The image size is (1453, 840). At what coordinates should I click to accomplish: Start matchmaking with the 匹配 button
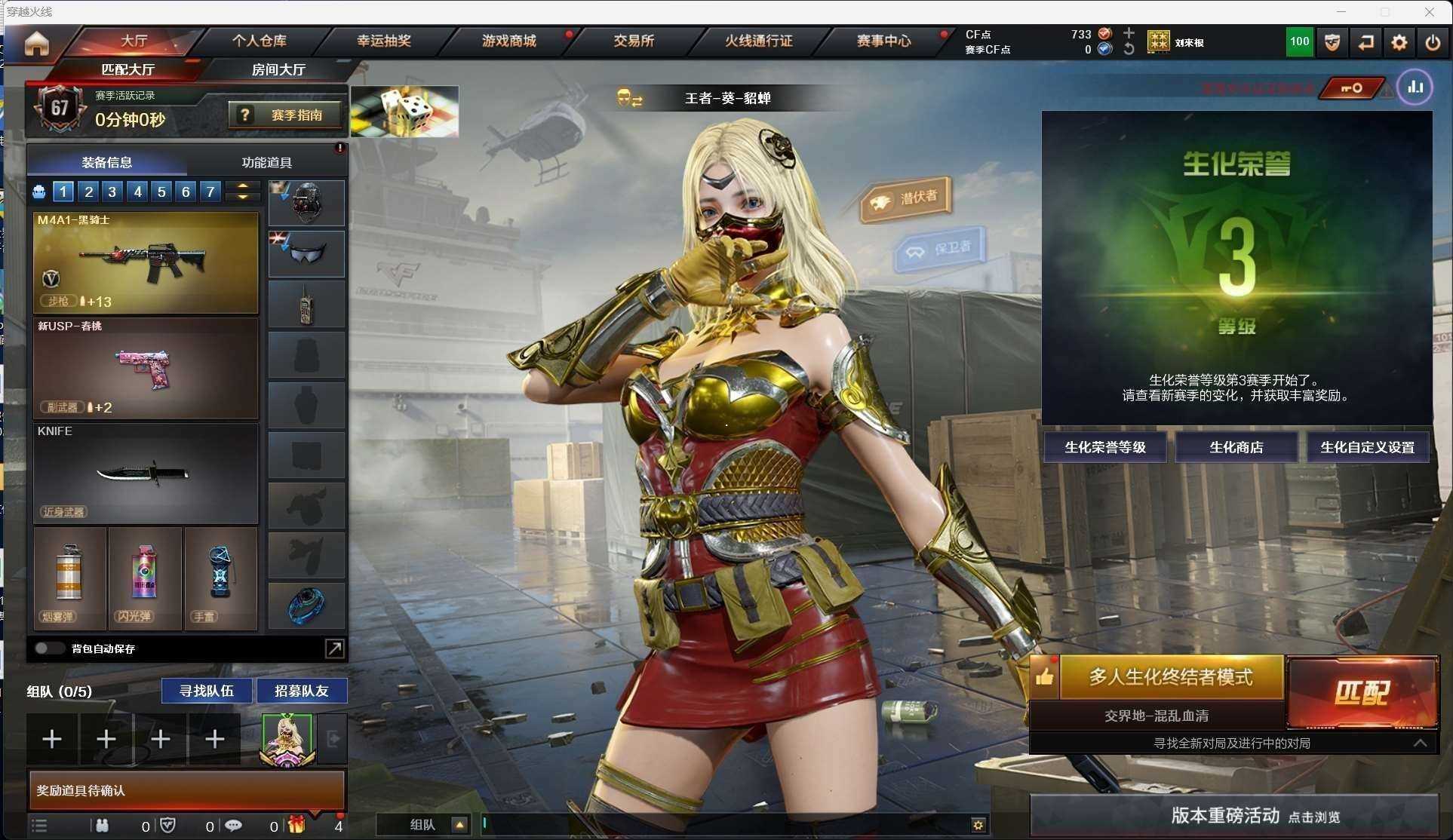point(1362,692)
